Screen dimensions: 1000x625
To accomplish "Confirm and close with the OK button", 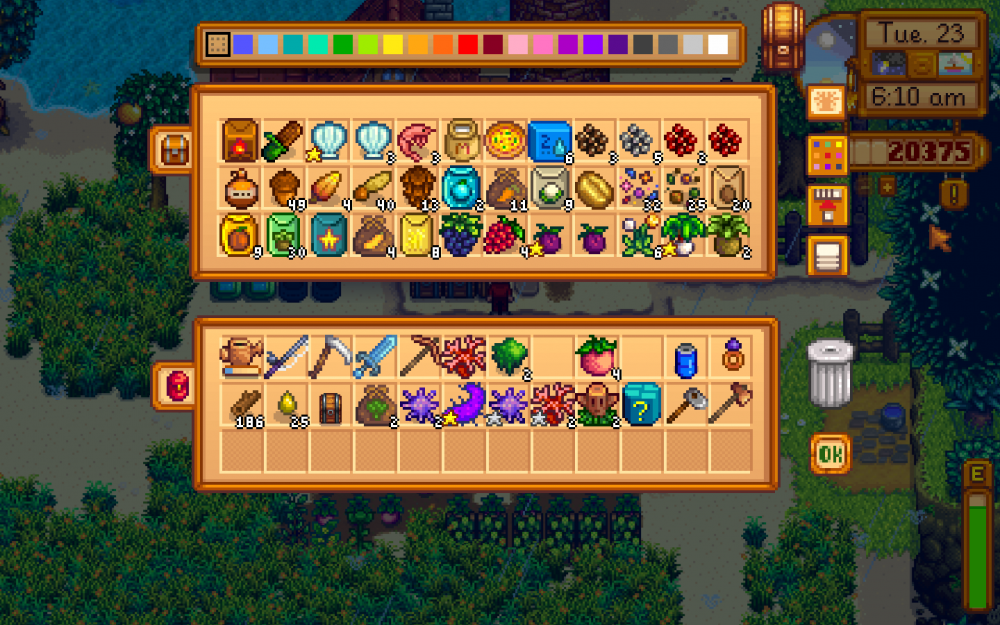I will tap(831, 455).
